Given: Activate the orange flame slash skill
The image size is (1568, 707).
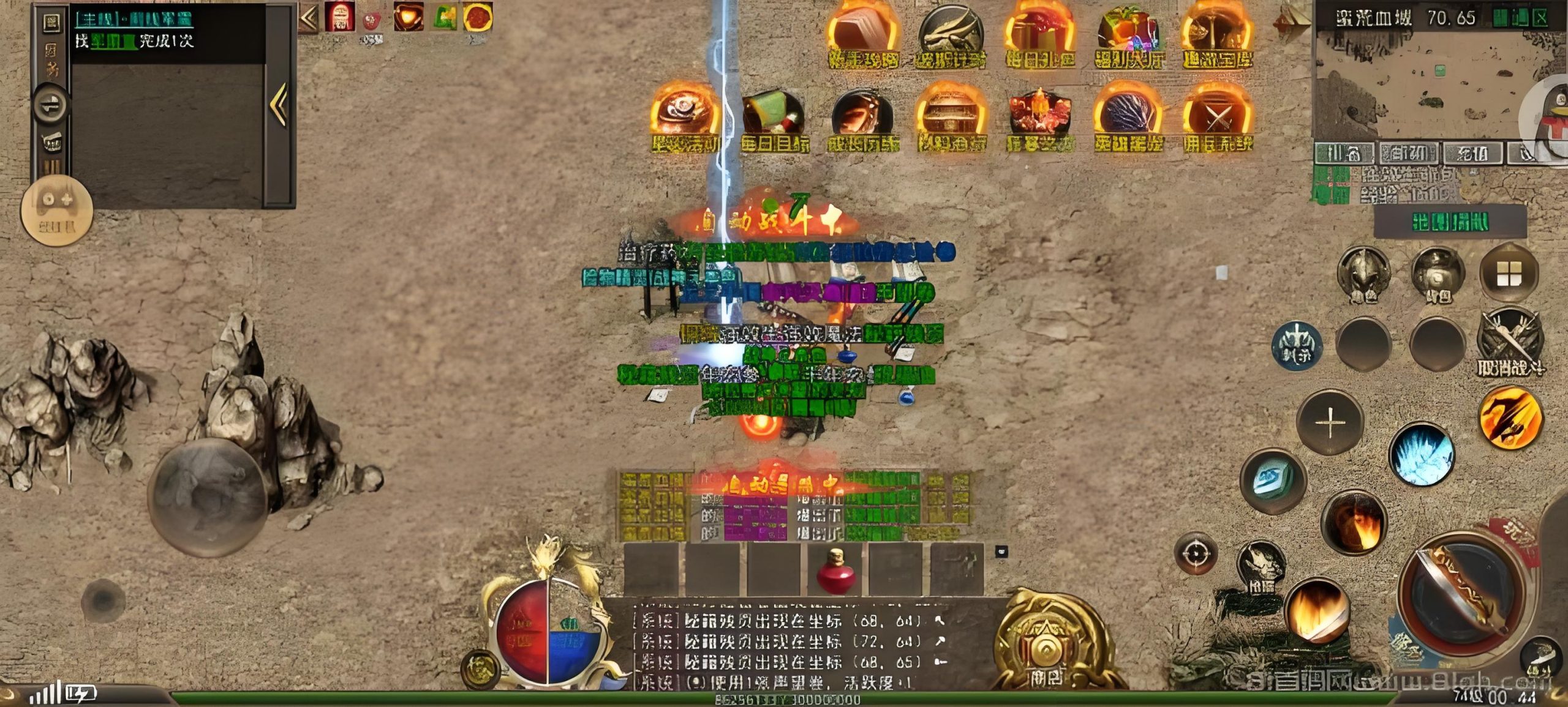Looking at the screenshot, I should click(x=1510, y=417).
